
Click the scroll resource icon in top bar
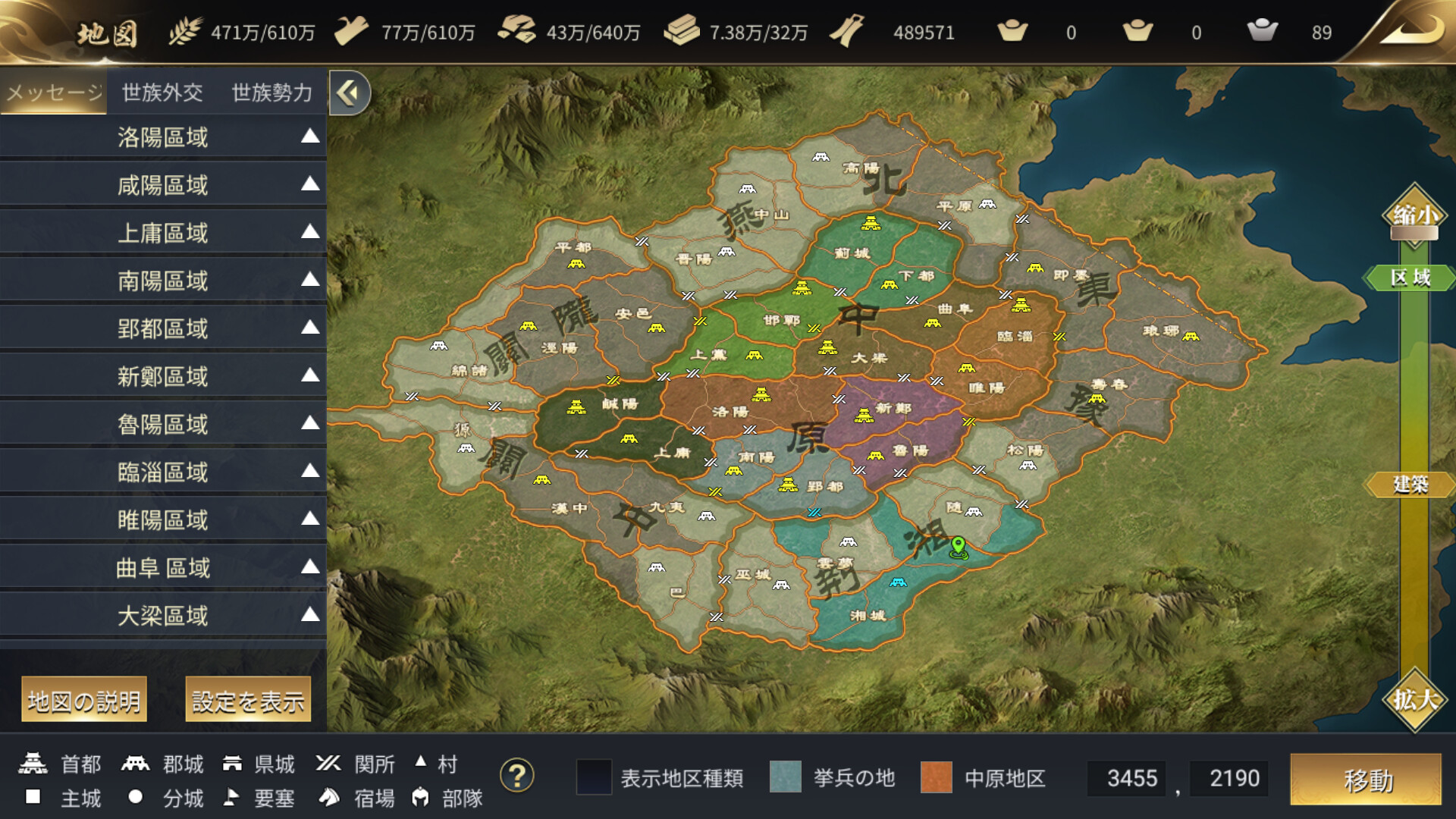pyautogui.click(x=848, y=32)
